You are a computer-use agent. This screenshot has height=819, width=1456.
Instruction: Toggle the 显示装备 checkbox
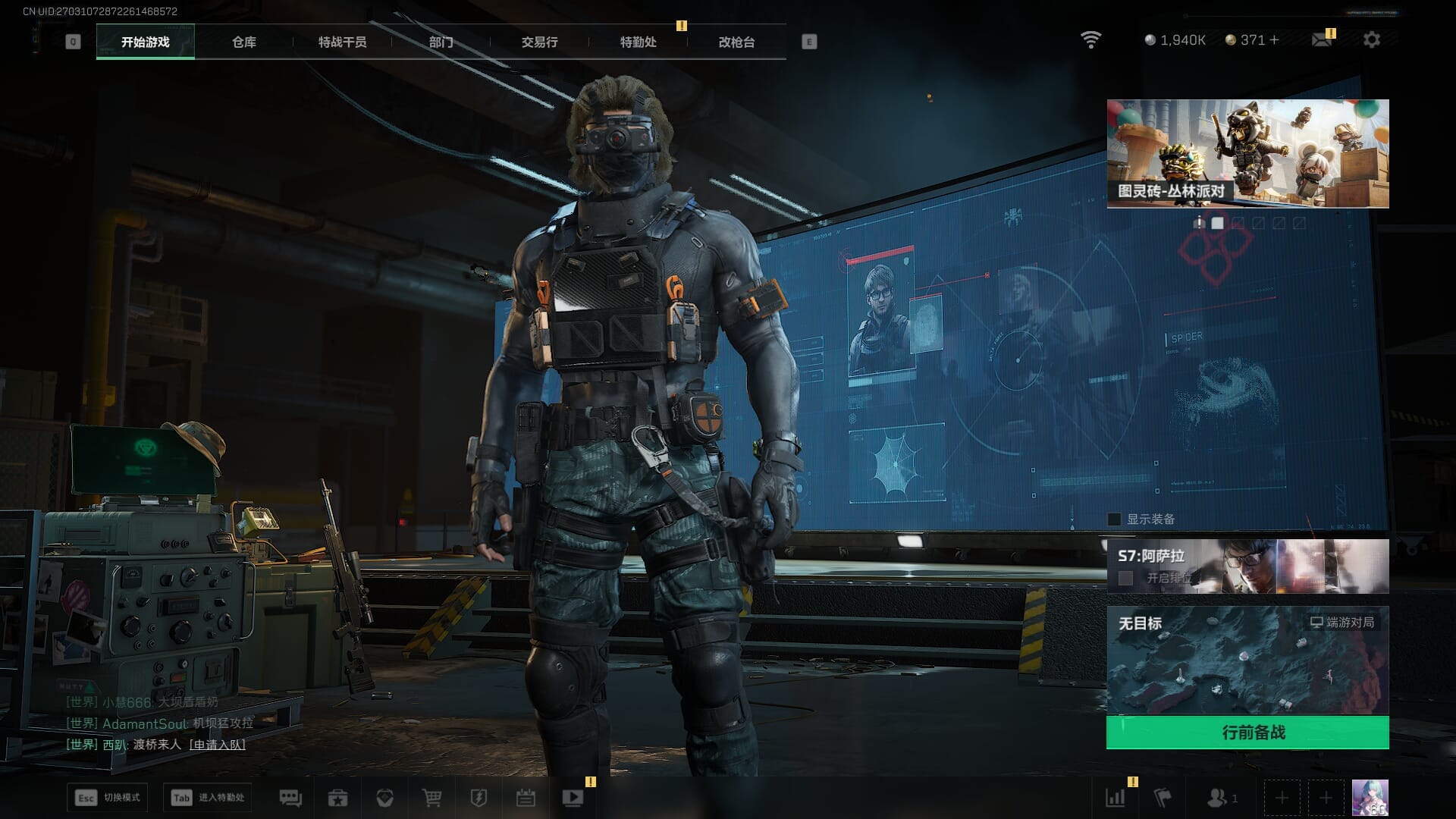(x=1115, y=519)
